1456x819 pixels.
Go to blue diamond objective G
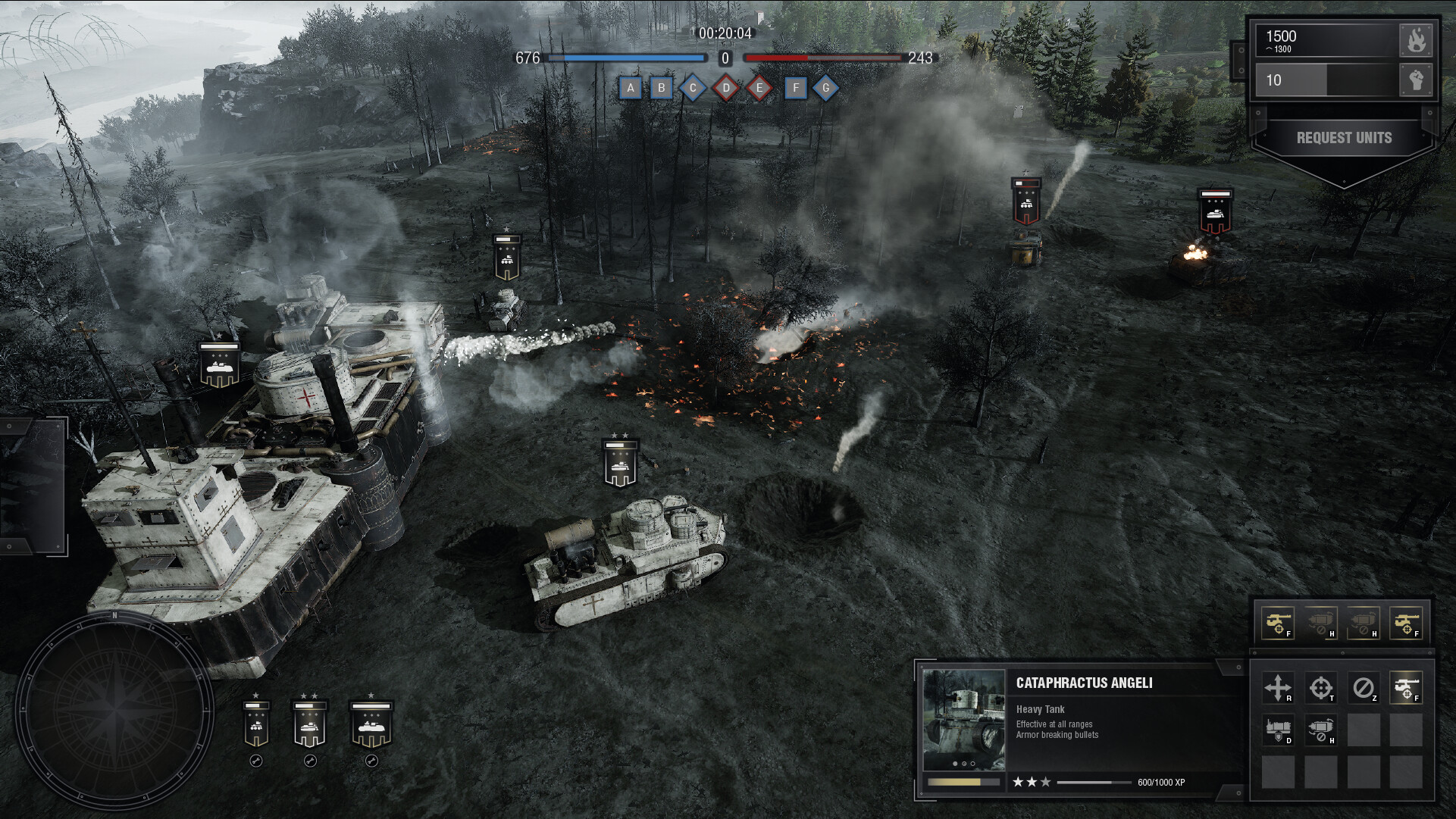click(x=826, y=88)
